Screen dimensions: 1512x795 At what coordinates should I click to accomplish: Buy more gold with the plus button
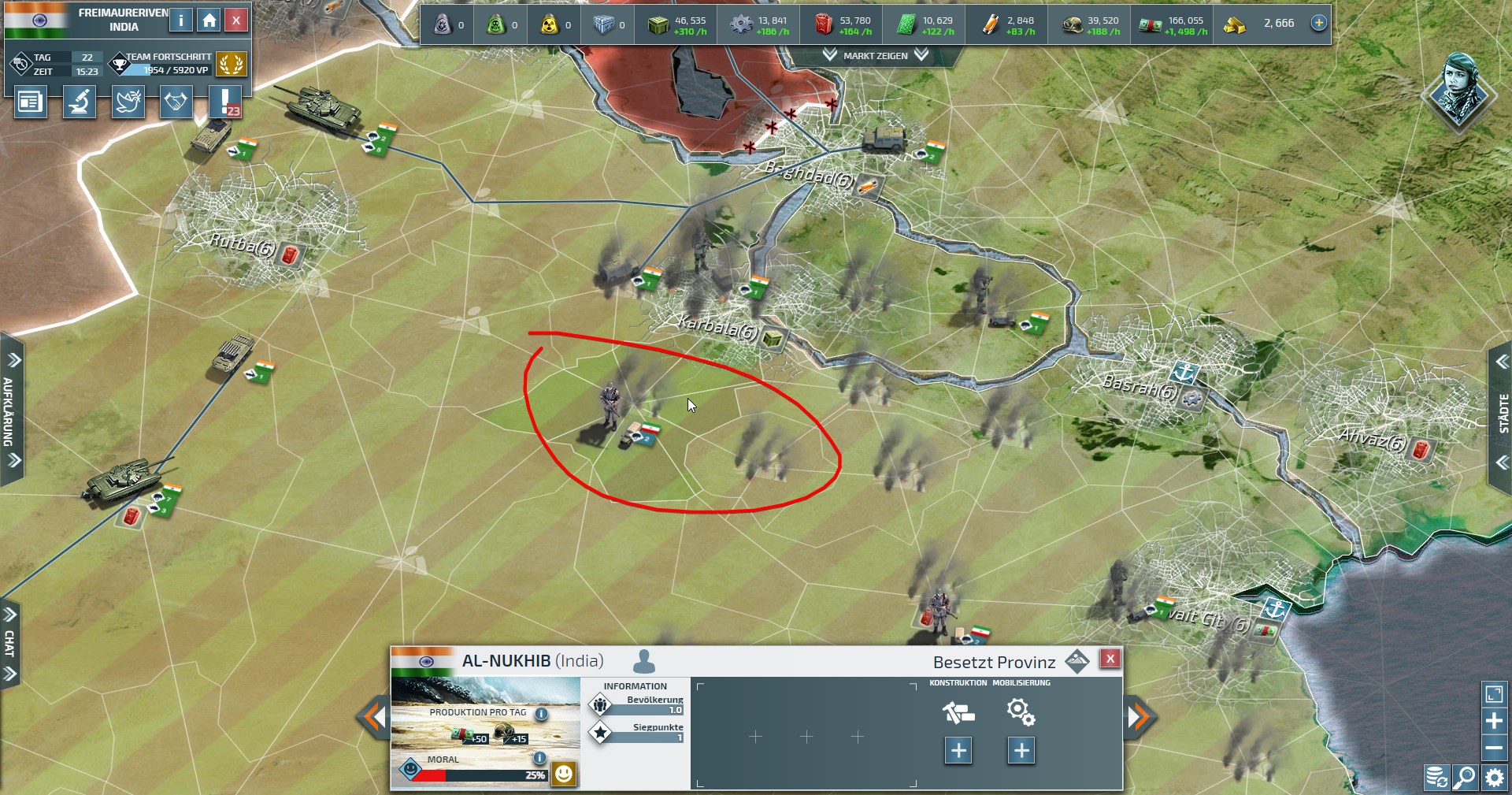1319,23
